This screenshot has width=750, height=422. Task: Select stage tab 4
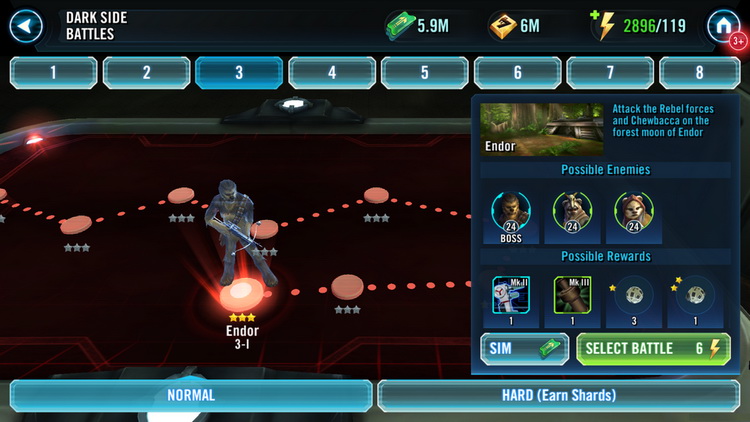tap(332, 72)
